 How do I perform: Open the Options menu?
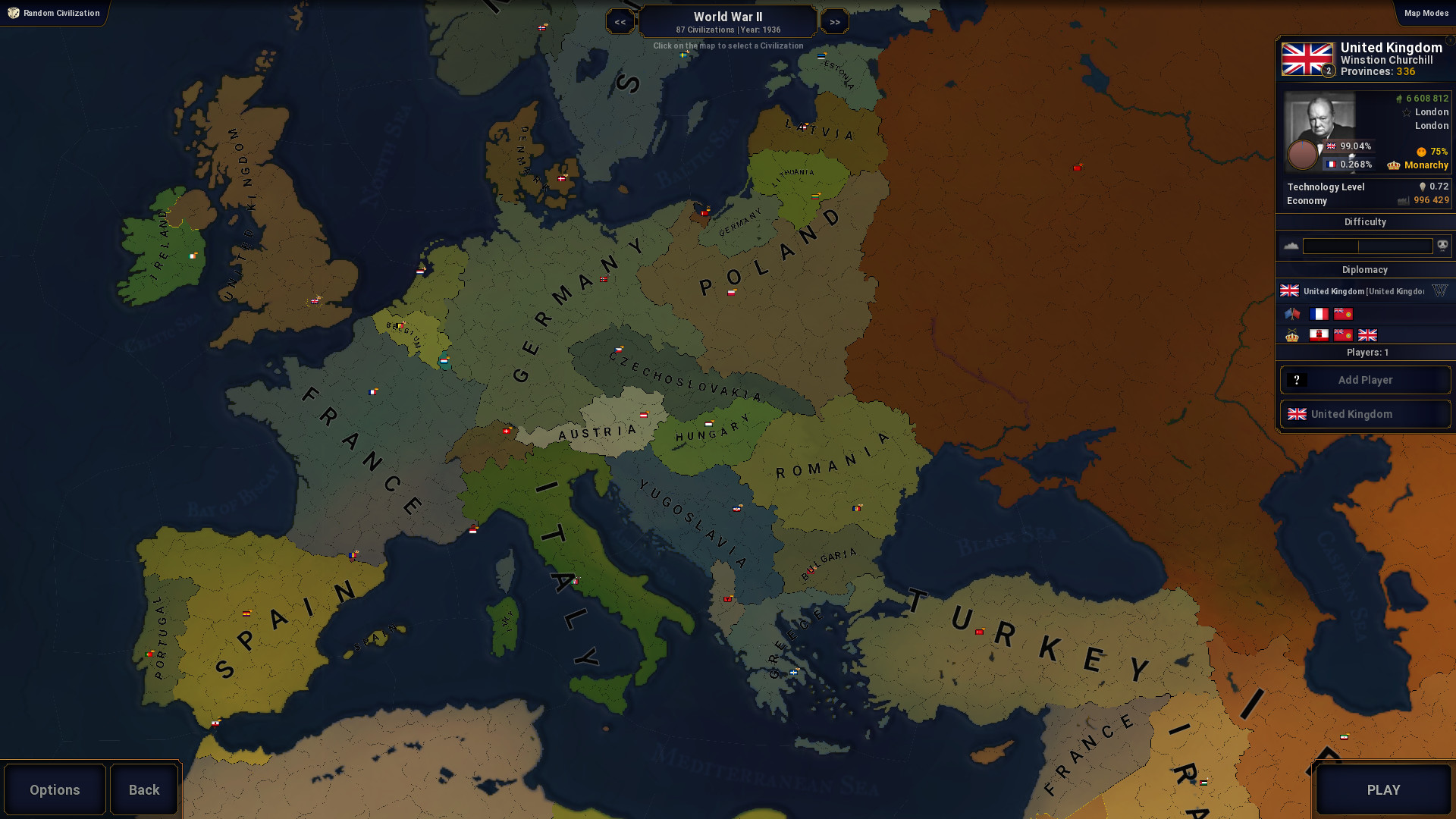pyautogui.click(x=54, y=789)
